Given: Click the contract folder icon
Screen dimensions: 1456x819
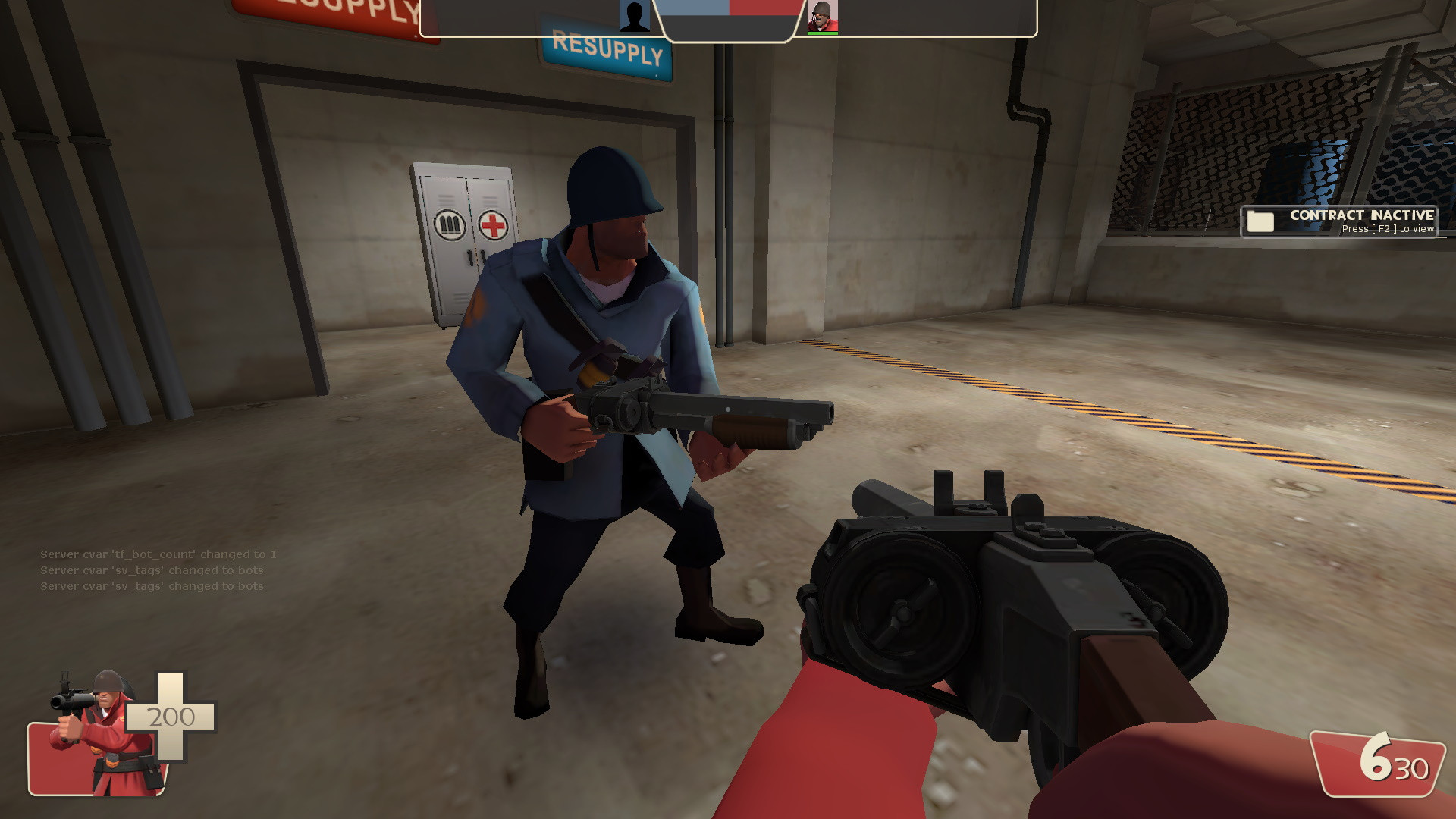Looking at the screenshot, I should (1259, 220).
